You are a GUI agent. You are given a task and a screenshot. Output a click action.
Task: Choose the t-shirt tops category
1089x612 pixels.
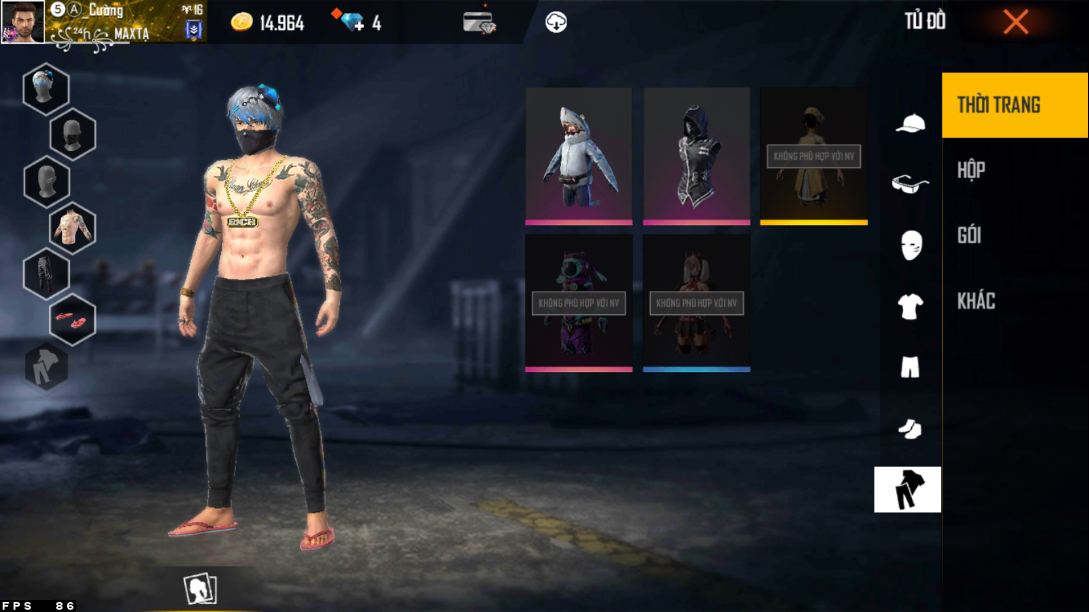pyautogui.click(x=909, y=307)
